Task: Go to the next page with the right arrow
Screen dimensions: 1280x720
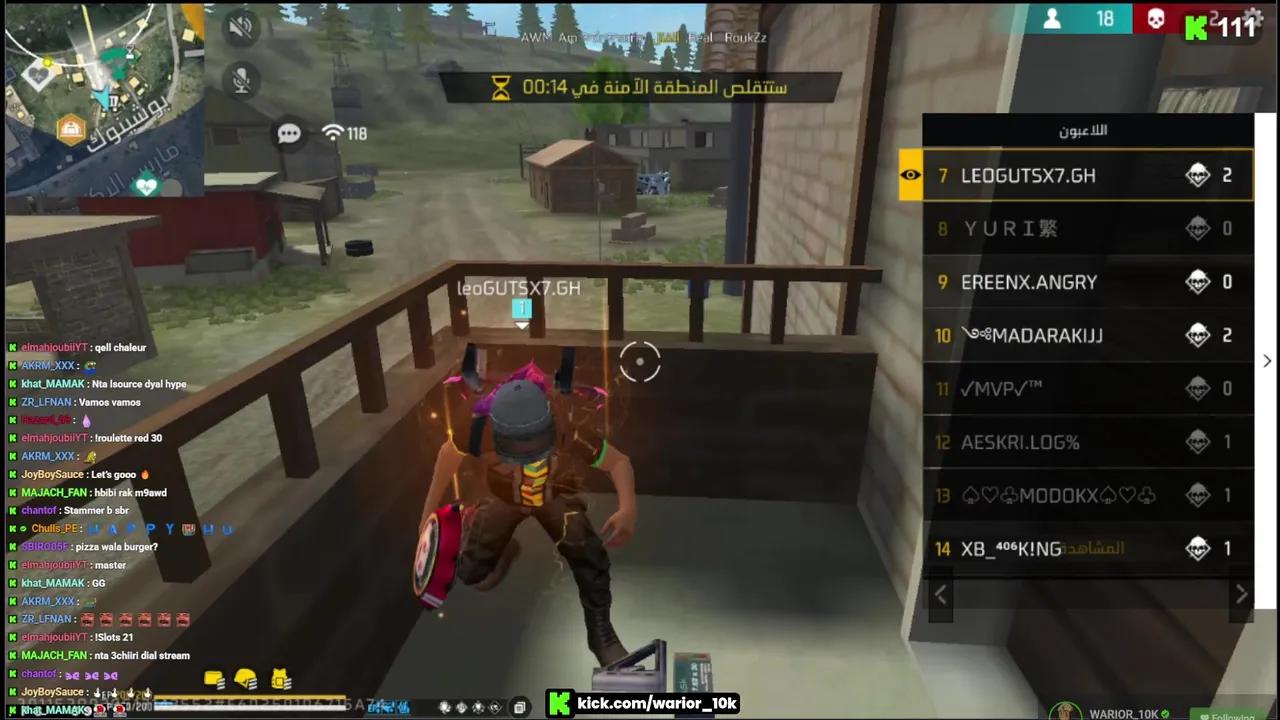Action: pyautogui.click(x=1241, y=594)
